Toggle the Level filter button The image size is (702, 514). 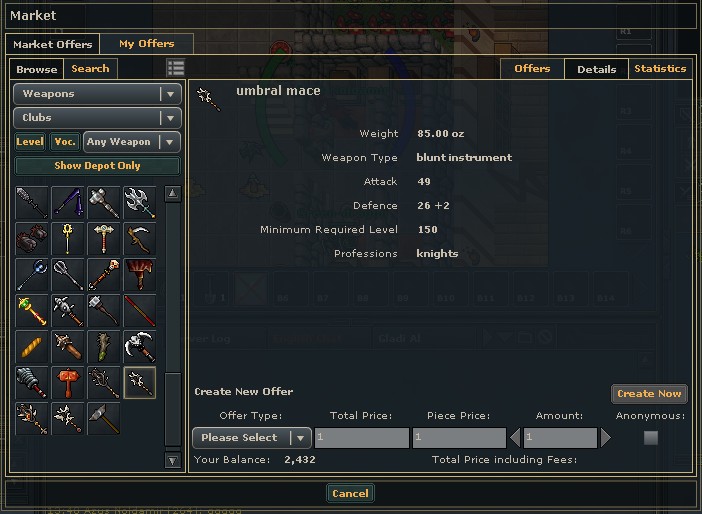tap(30, 142)
